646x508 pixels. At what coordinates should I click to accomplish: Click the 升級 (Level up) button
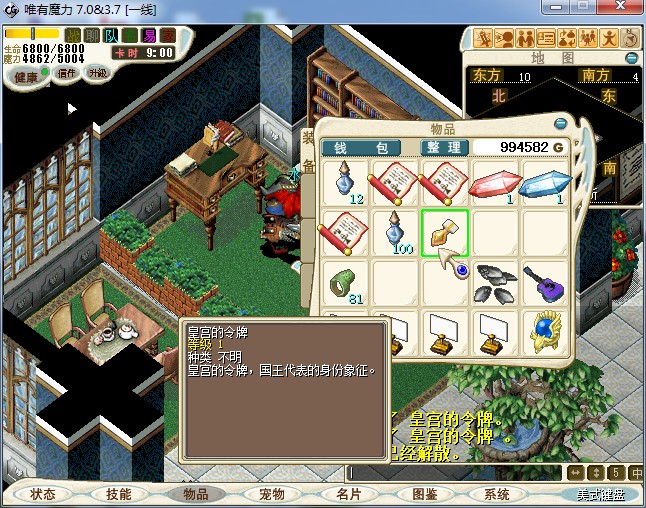pyautogui.click(x=99, y=74)
